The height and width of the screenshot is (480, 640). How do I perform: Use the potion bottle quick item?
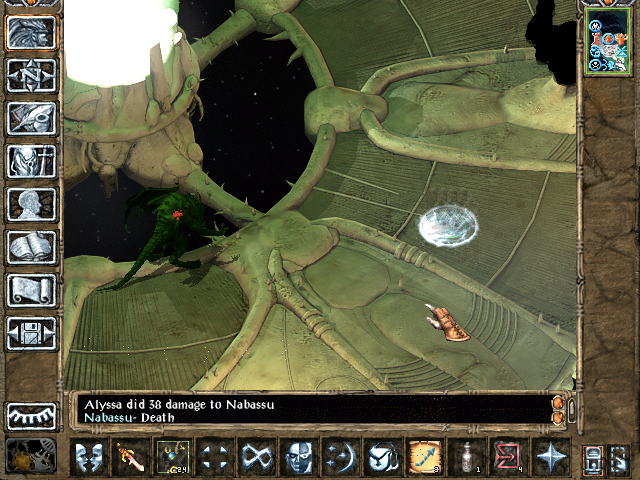point(466,458)
